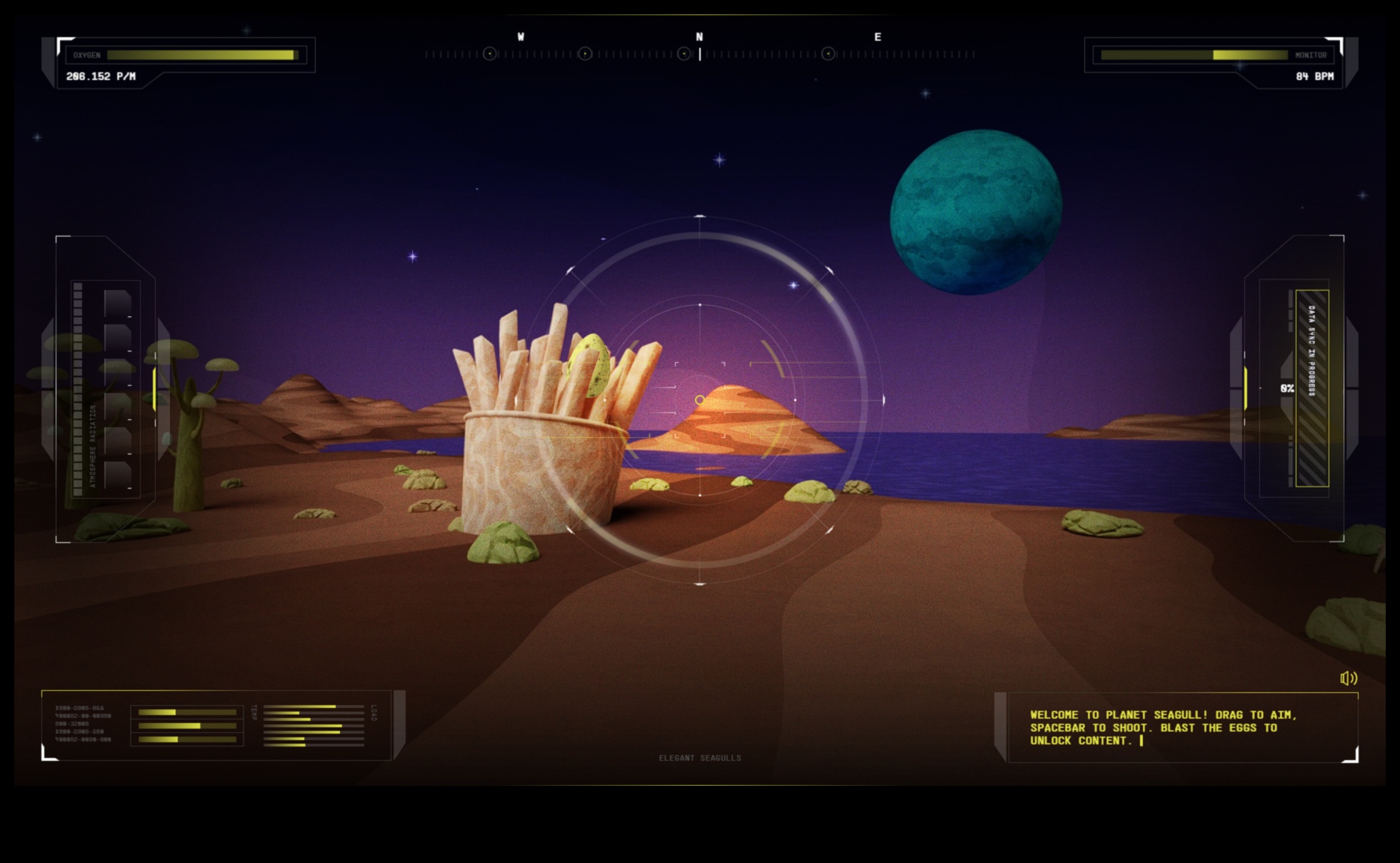Toggle the sound speaker icon
Viewport: 1400px width, 863px height.
coord(1348,678)
